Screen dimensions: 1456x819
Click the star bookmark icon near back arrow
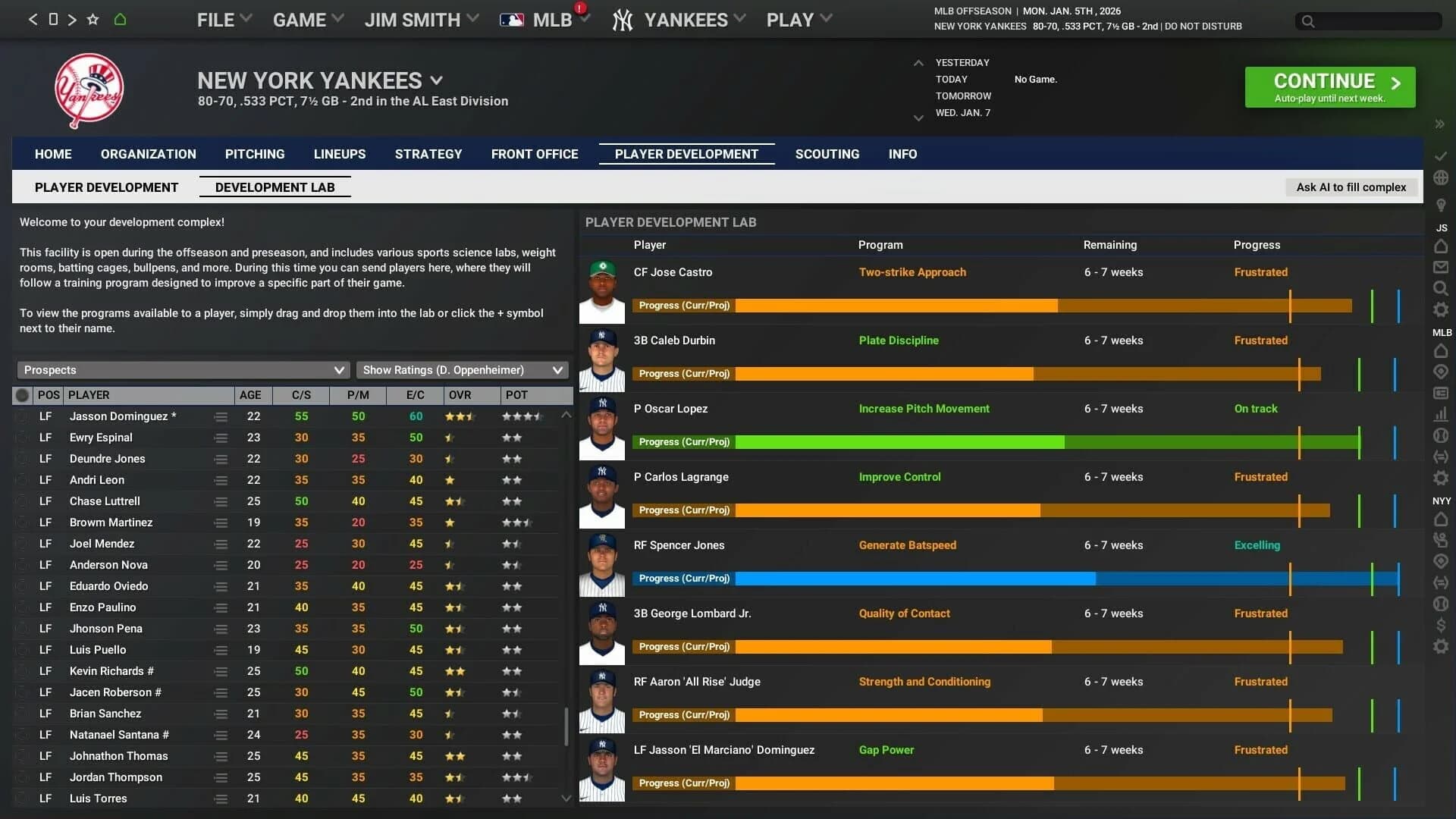click(x=92, y=20)
